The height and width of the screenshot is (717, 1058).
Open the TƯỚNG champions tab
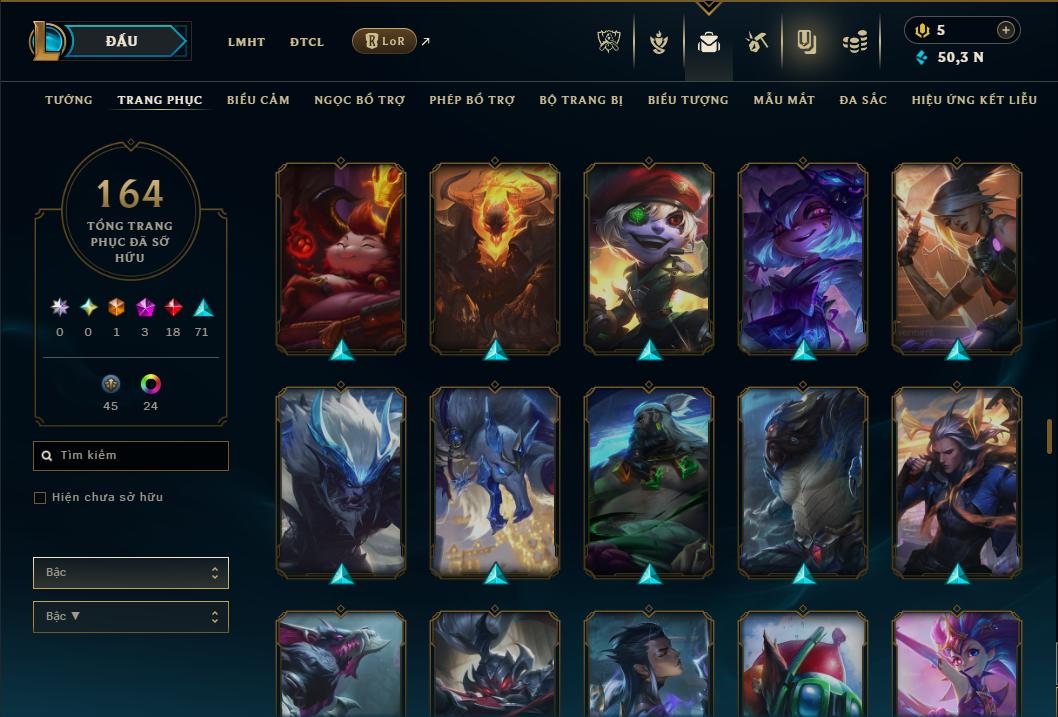69,100
